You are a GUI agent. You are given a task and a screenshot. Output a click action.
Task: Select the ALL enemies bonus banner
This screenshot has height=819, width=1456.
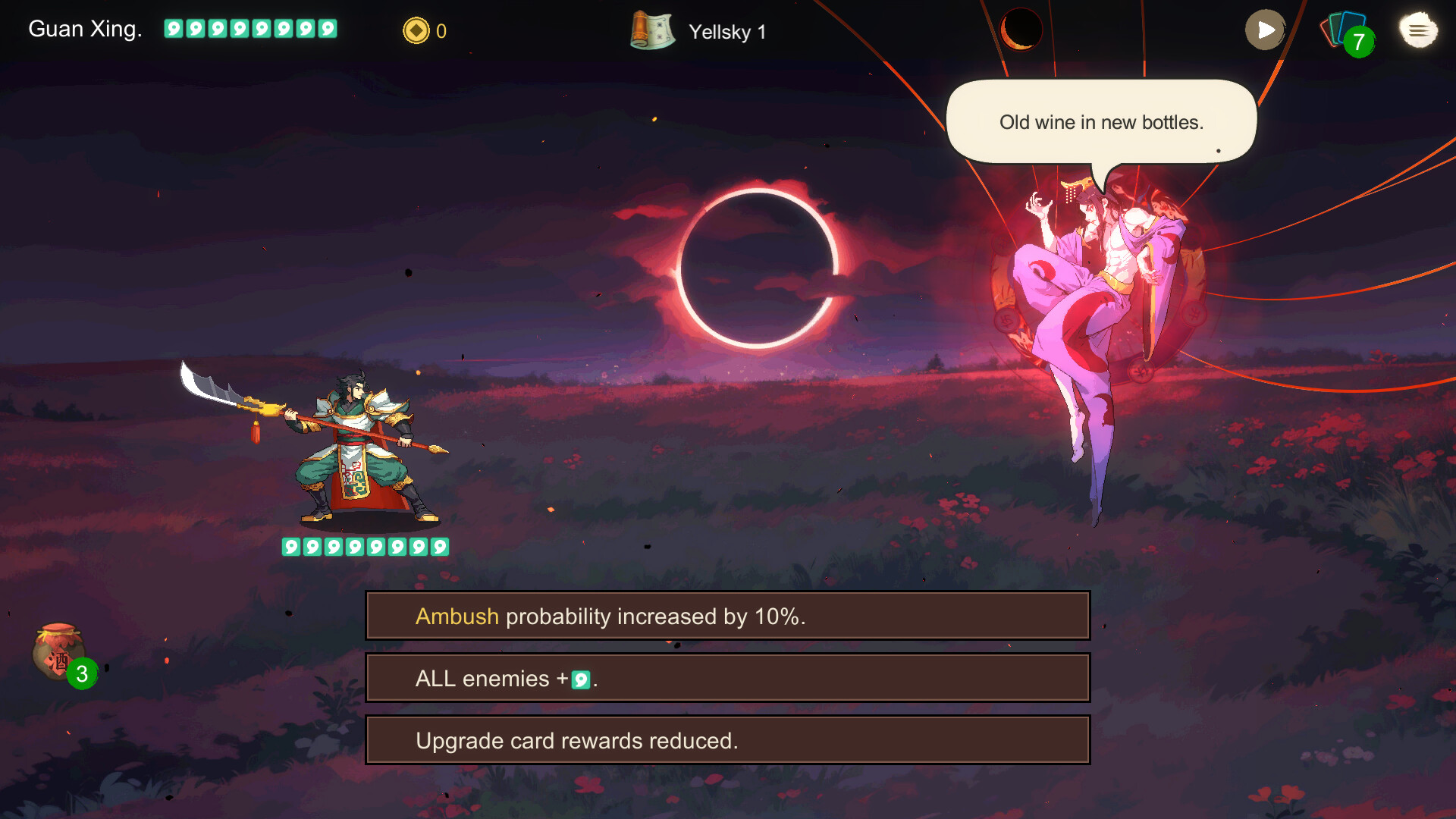(x=726, y=677)
